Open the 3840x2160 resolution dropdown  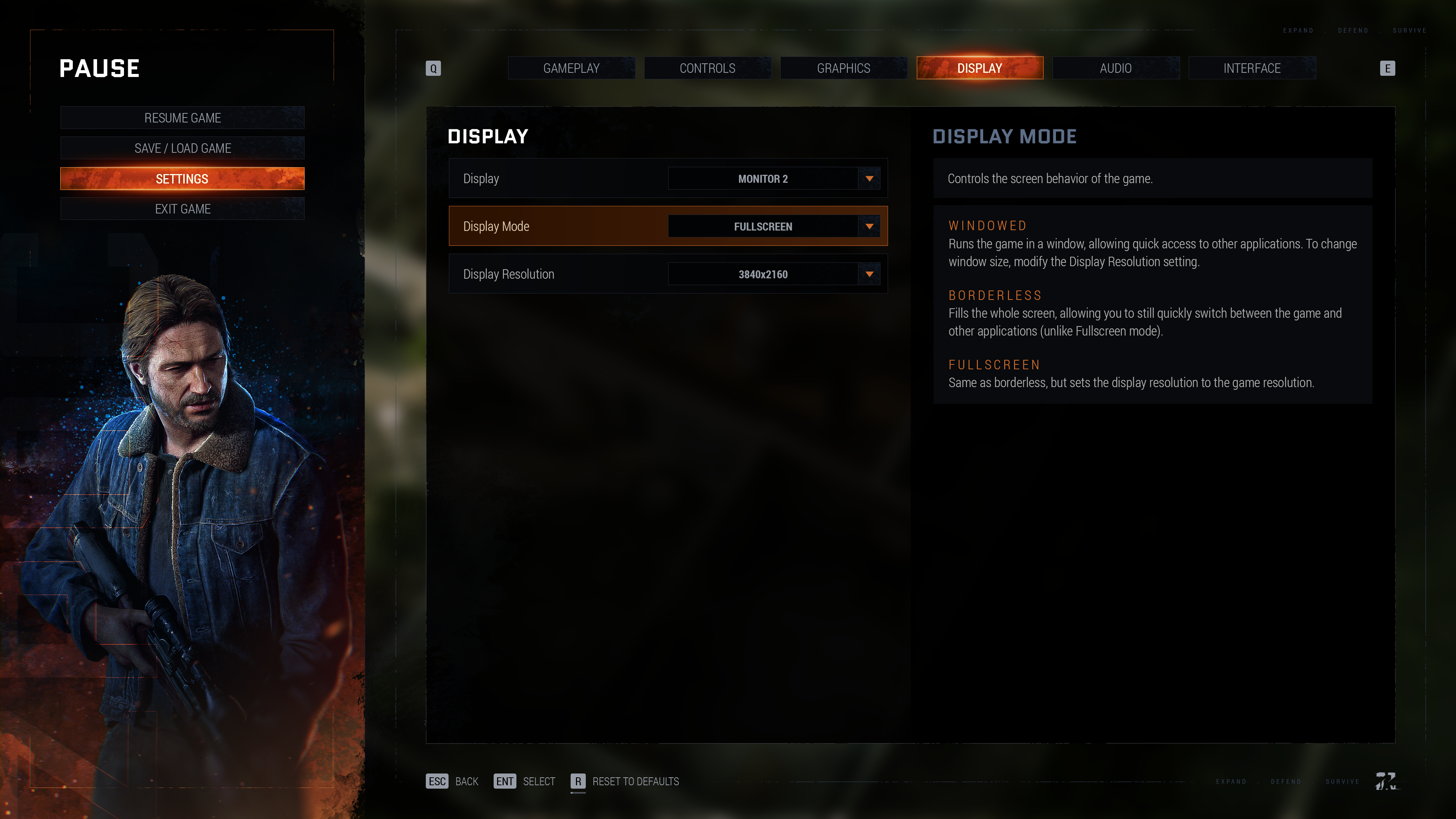(773, 274)
